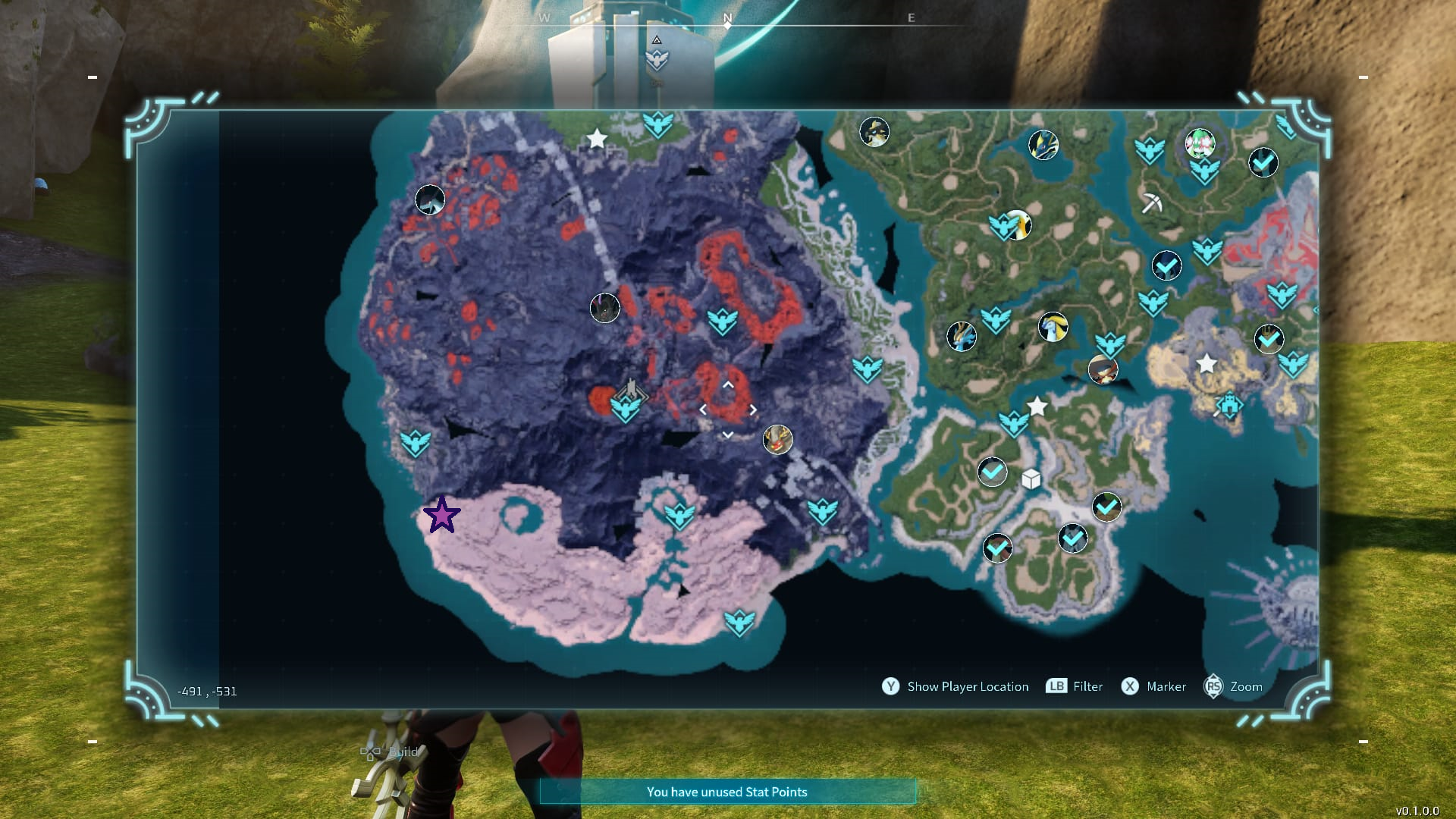The image size is (1456, 819).
Task: Select the antlered deer boss icon near the volcano
Action: click(x=779, y=440)
